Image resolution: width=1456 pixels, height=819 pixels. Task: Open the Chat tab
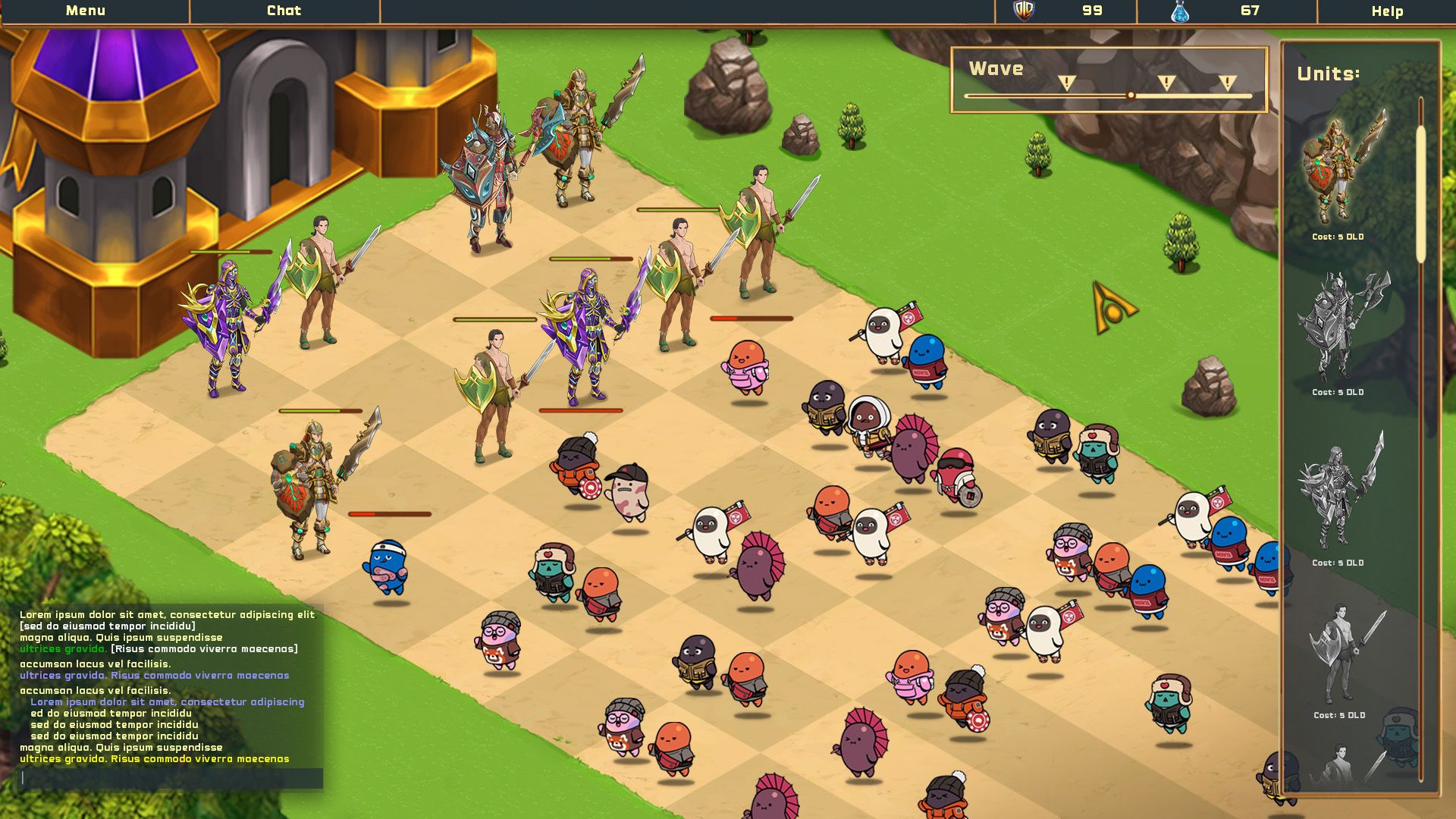click(284, 11)
